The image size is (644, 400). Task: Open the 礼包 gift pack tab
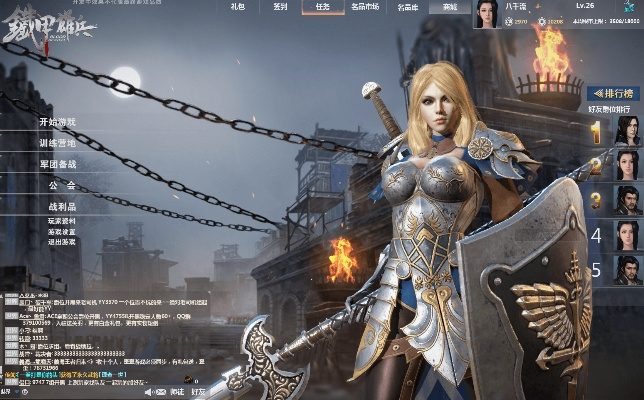pyautogui.click(x=237, y=7)
